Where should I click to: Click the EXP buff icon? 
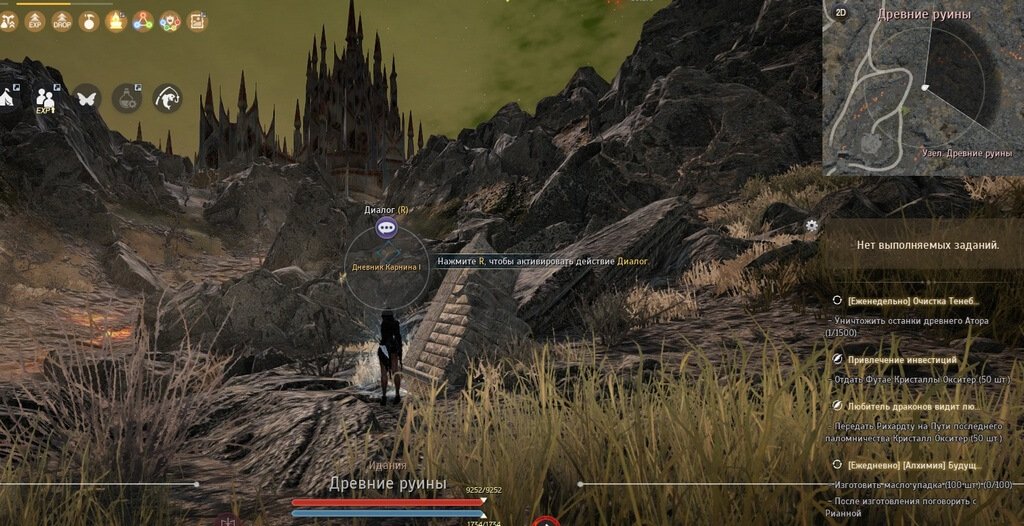(35, 20)
